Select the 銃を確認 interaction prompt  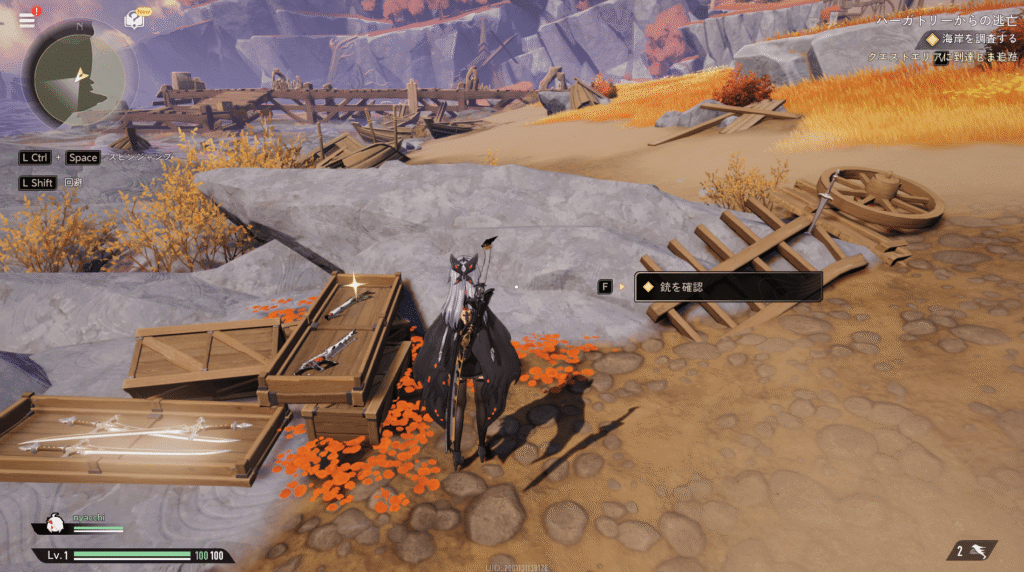click(727, 287)
